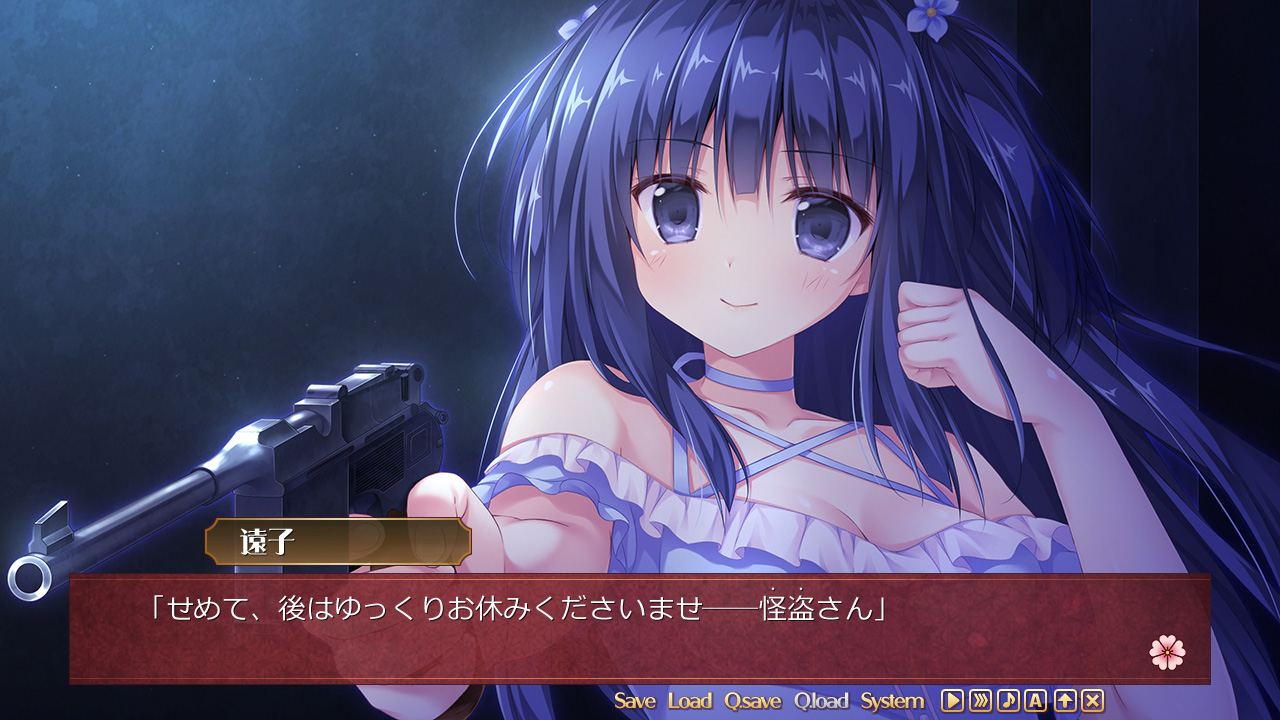Image resolution: width=1280 pixels, height=720 pixels.
Task: Click the up arrow icon
Action: 1065,701
